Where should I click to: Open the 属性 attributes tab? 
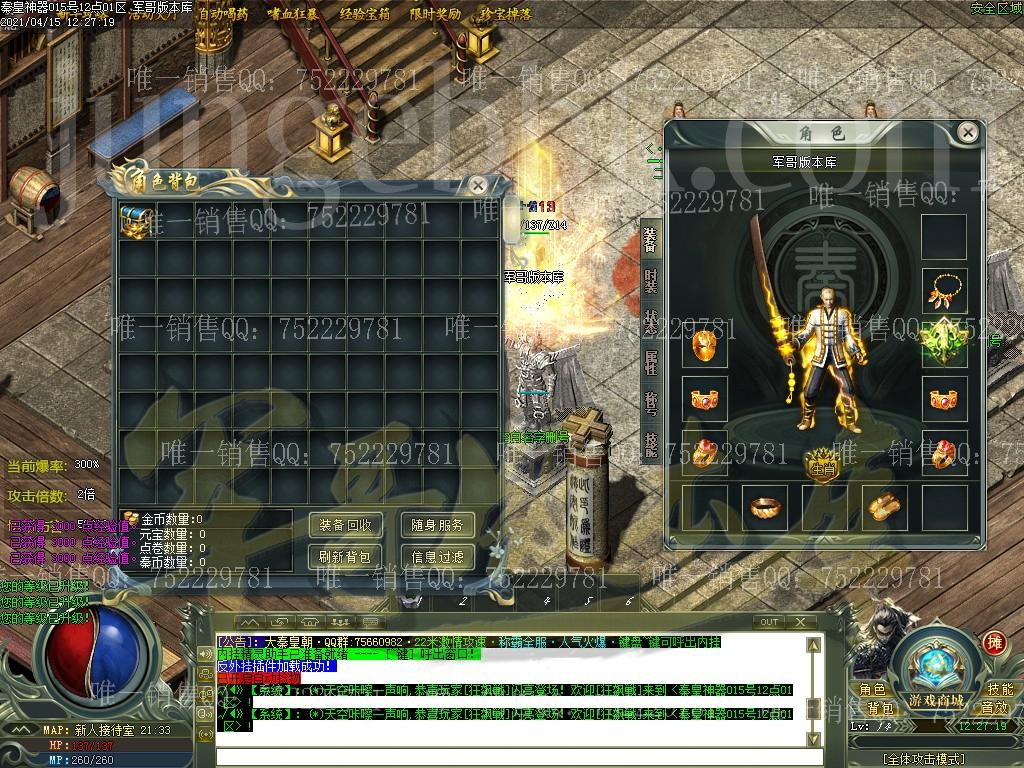point(651,363)
